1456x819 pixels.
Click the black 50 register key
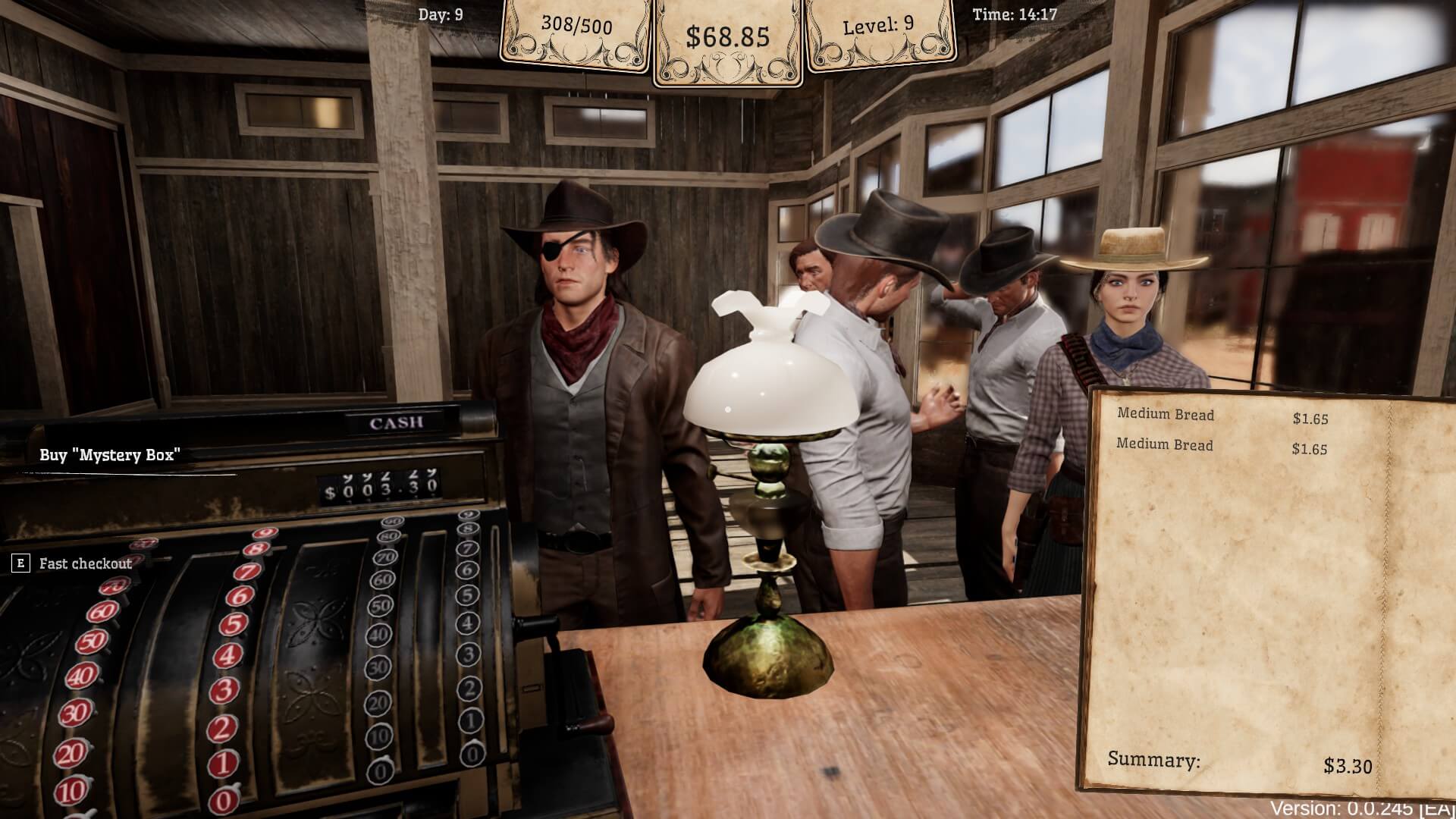tap(382, 606)
